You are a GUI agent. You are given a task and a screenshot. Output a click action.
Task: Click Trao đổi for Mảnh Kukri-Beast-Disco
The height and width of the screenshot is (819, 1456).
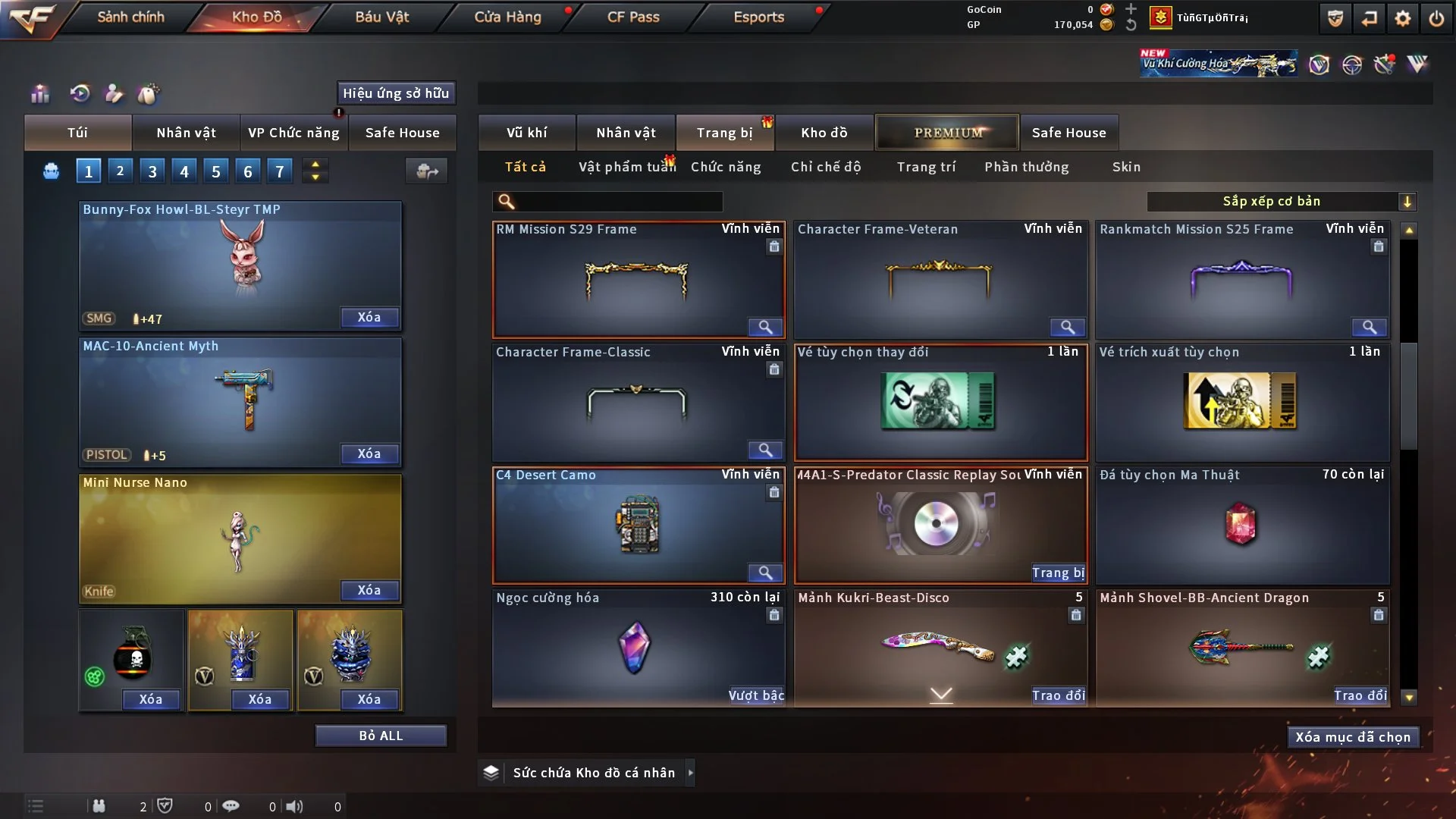click(1058, 695)
